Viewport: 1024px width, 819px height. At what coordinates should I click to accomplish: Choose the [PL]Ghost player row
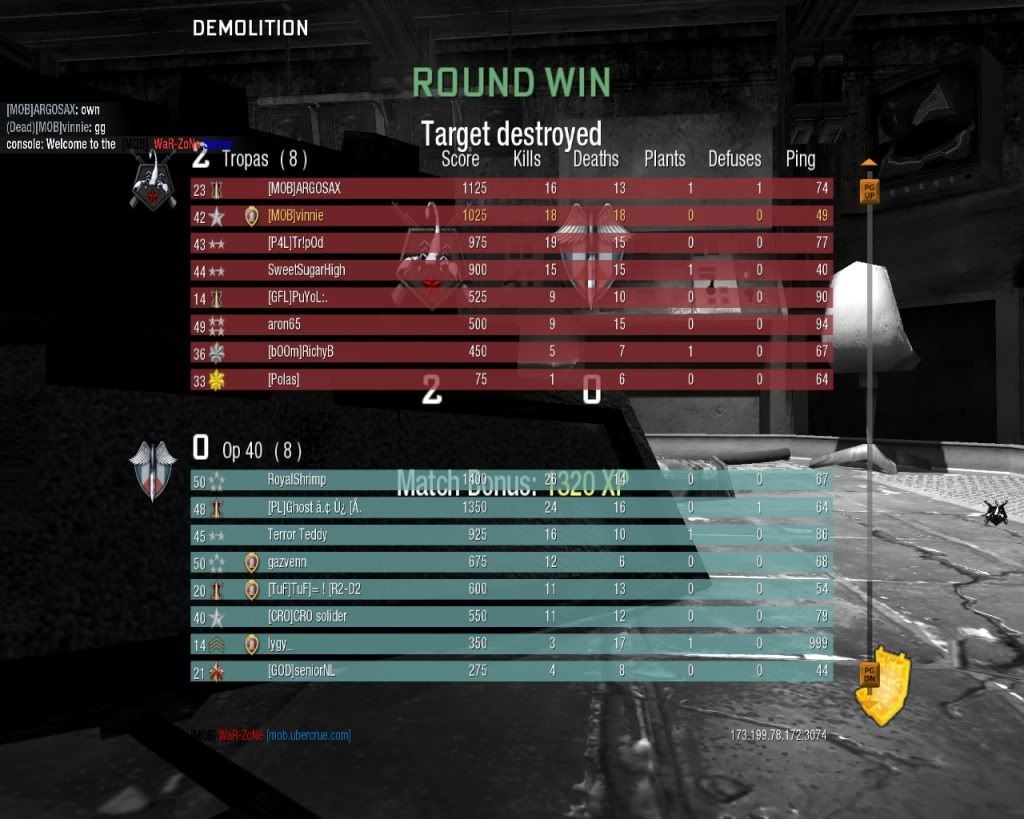point(510,508)
